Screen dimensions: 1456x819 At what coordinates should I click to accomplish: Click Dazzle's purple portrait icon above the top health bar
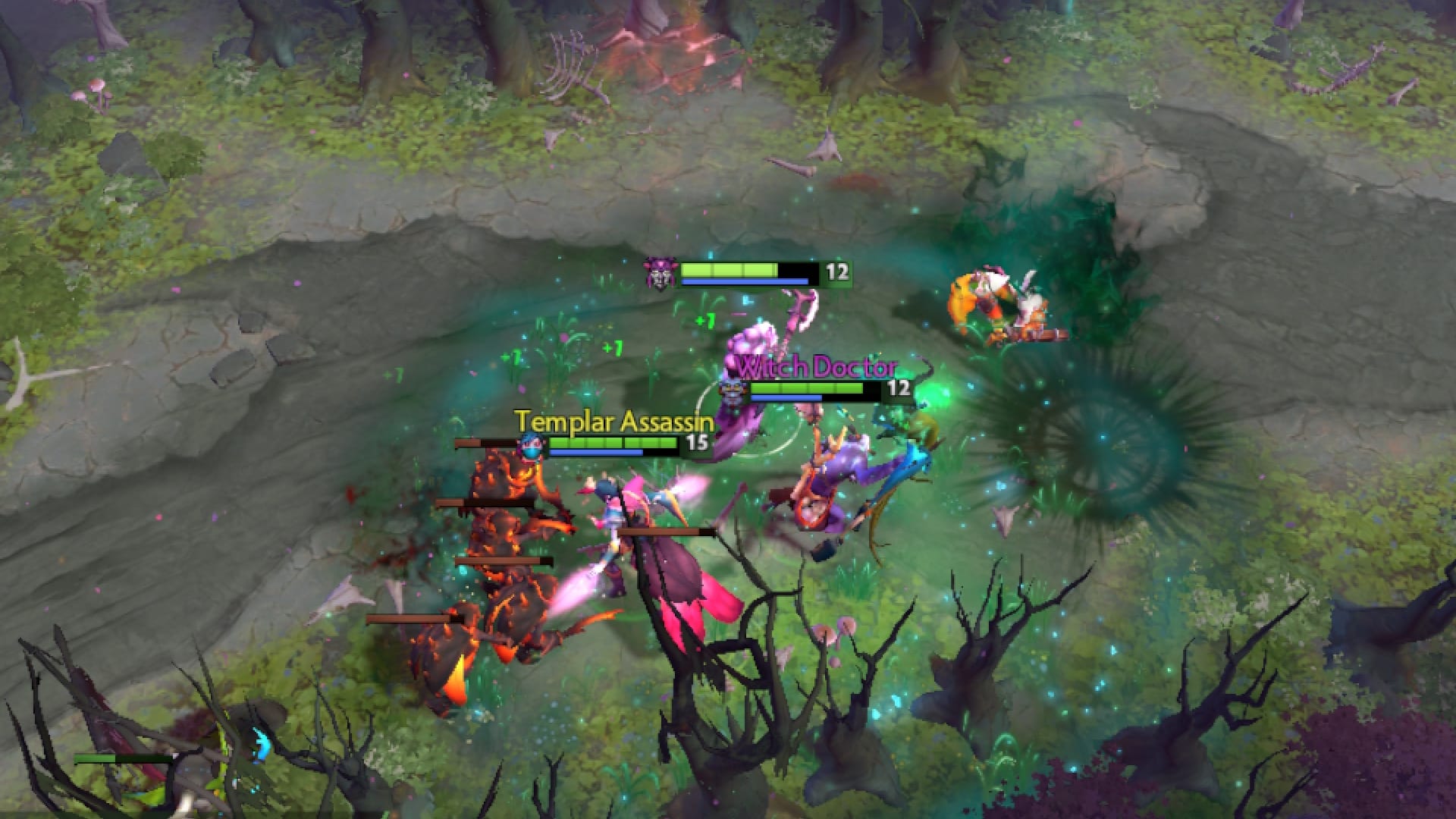pos(662,276)
